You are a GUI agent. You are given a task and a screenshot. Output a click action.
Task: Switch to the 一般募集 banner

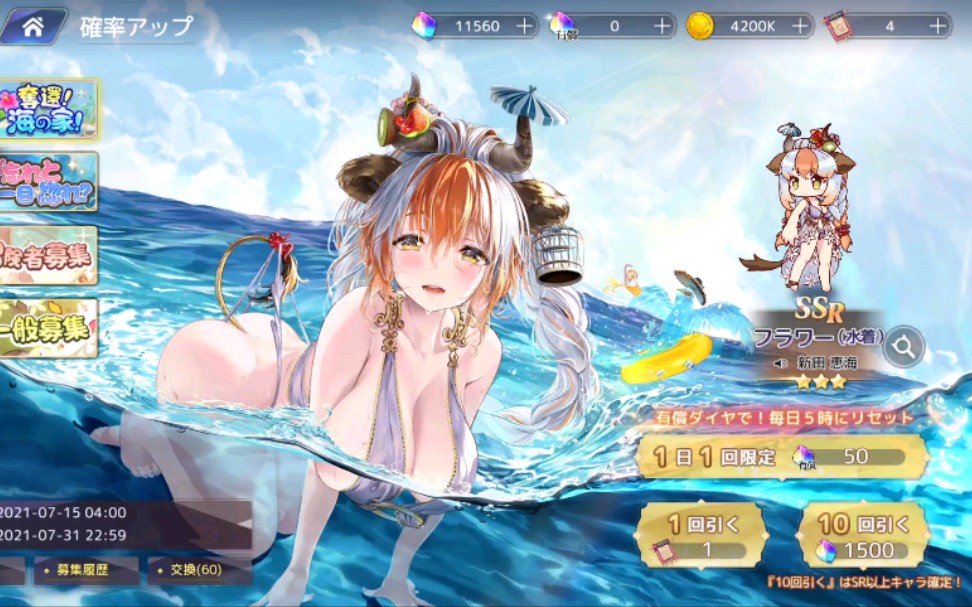[48, 328]
